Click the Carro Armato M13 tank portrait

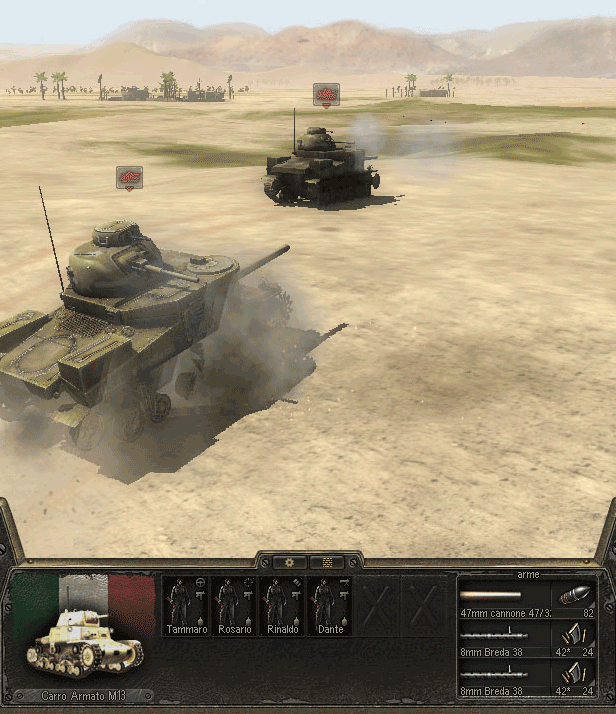tap(85, 638)
